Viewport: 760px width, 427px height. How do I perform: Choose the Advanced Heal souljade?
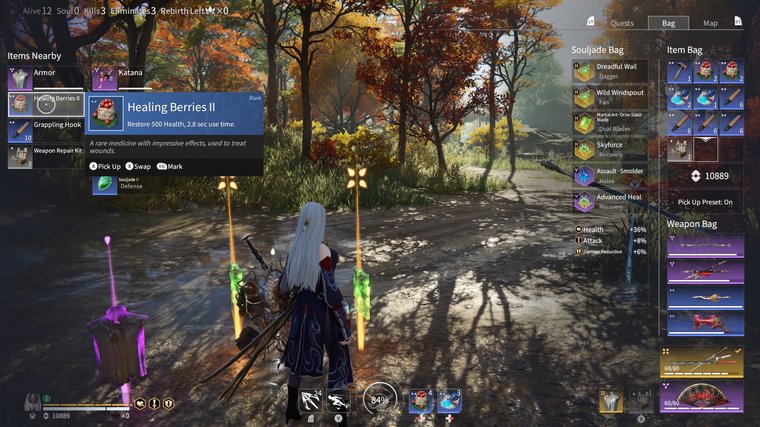pyautogui.click(x=610, y=202)
